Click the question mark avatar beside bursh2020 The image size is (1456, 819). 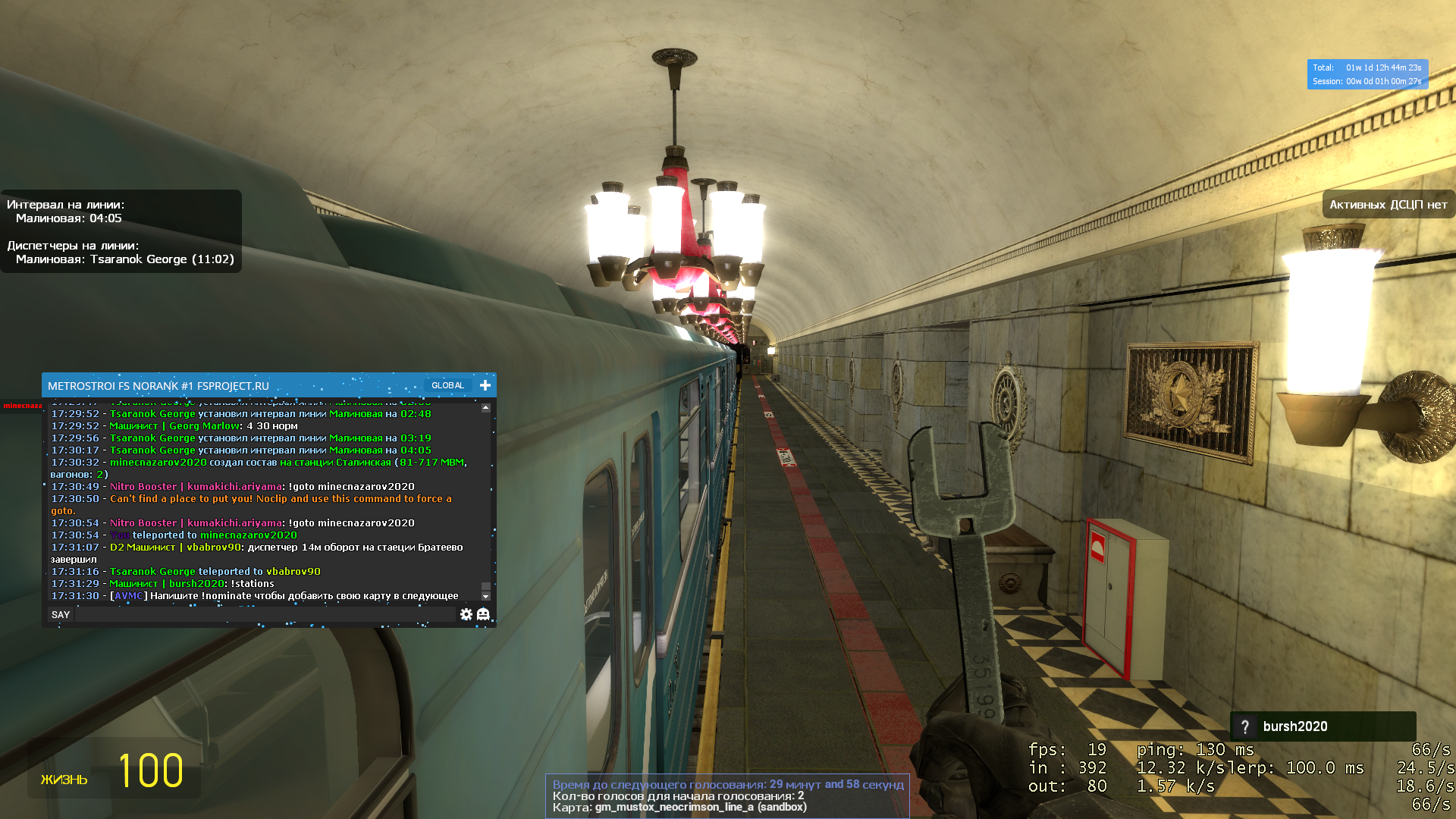click(x=1244, y=726)
